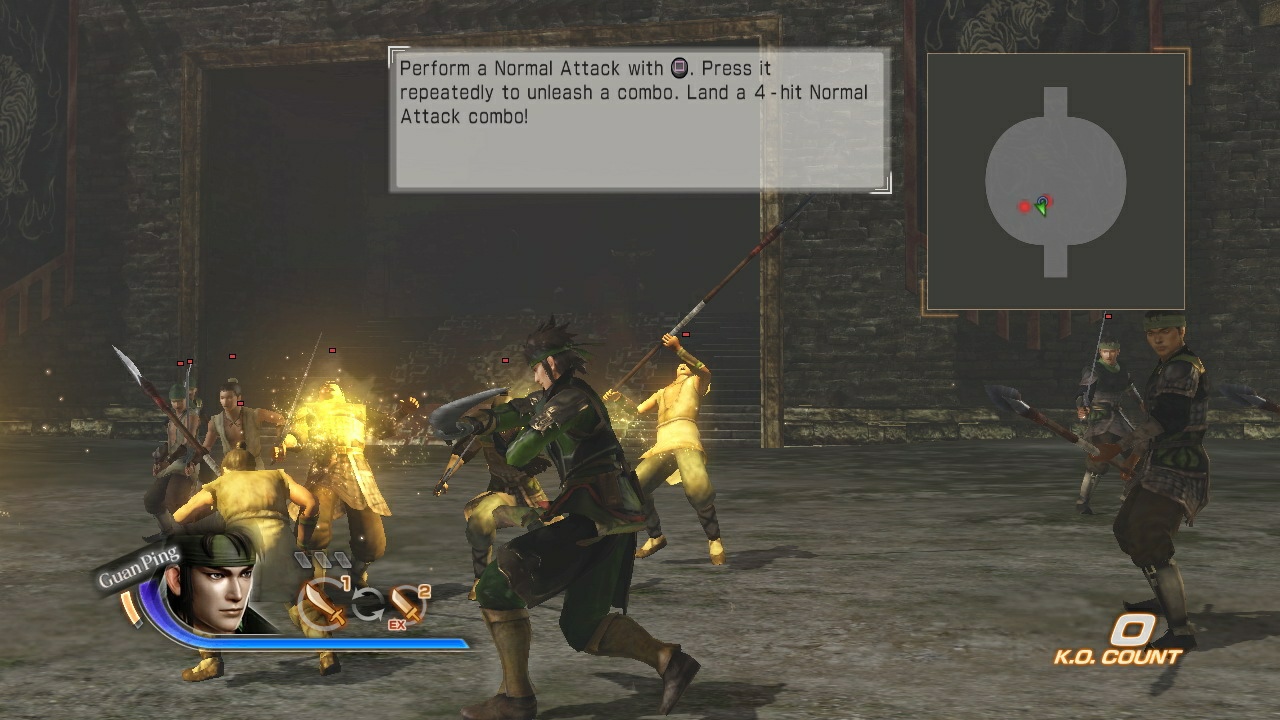Click the EX label under weapon 2
The height and width of the screenshot is (720, 1280).
coord(398,623)
